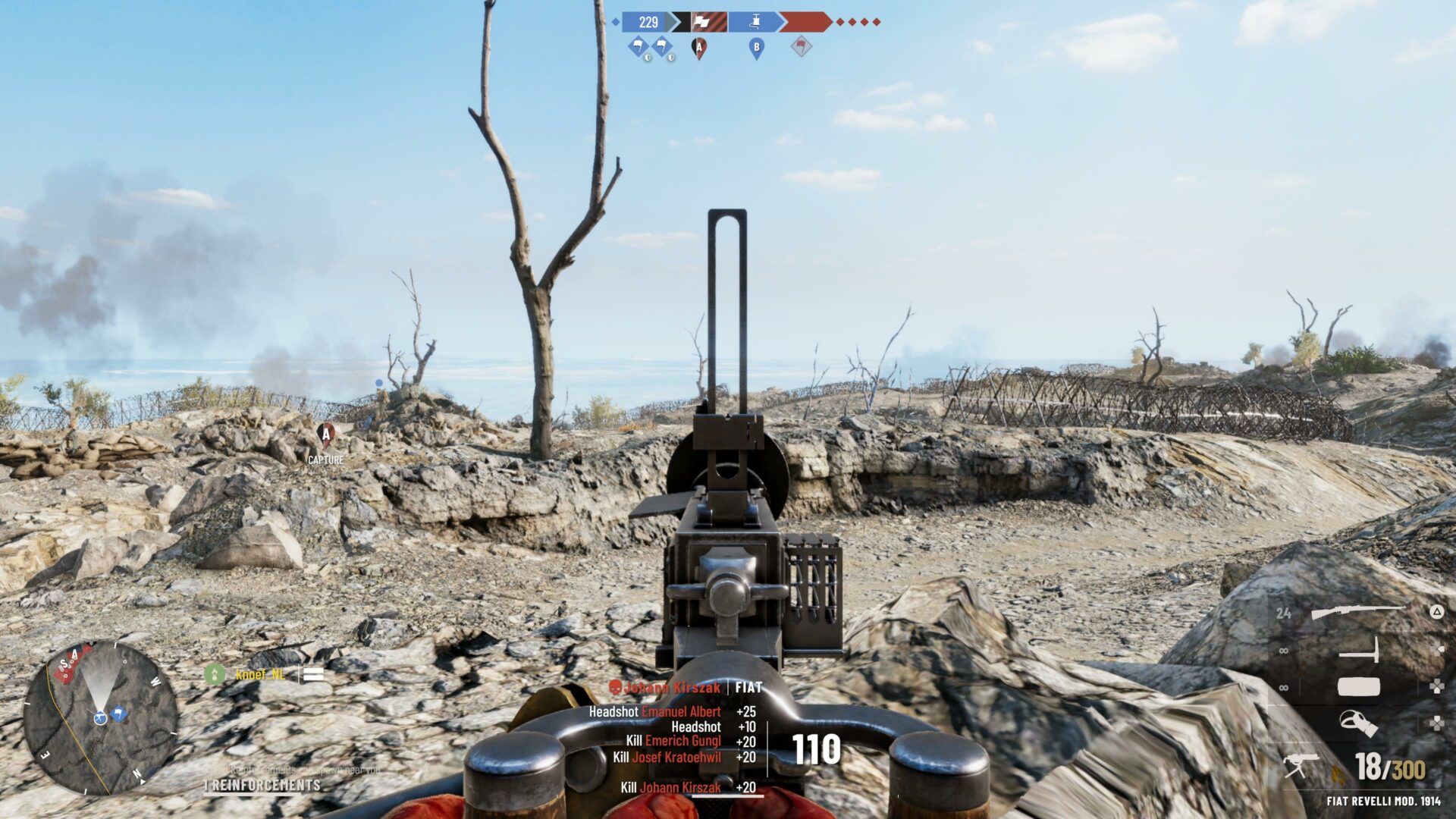The height and width of the screenshot is (819, 1456).
Task: Choose the pickaxe tool slot
Action: [x=1359, y=651]
